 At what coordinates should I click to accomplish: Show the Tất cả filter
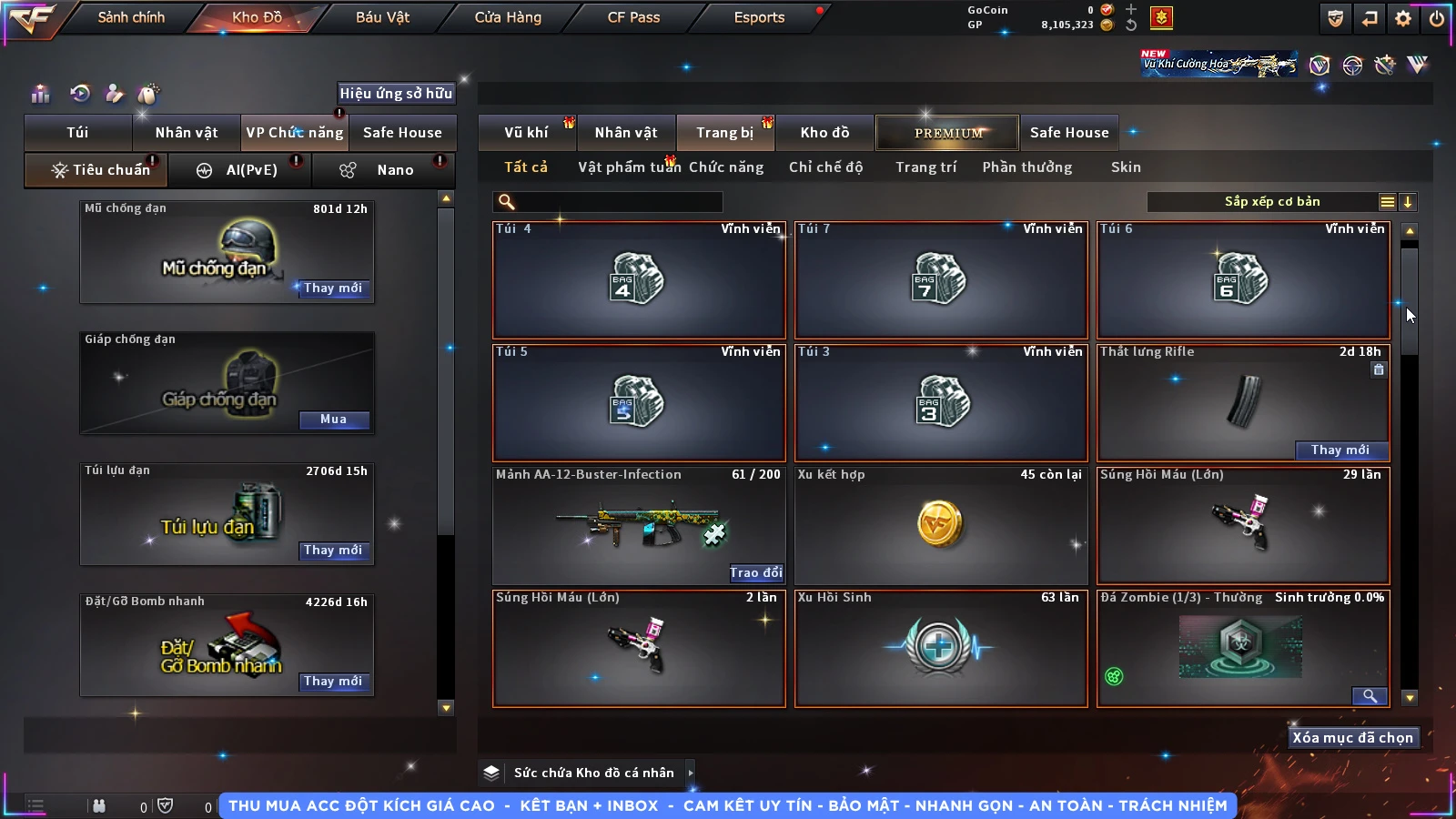[526, 167]
